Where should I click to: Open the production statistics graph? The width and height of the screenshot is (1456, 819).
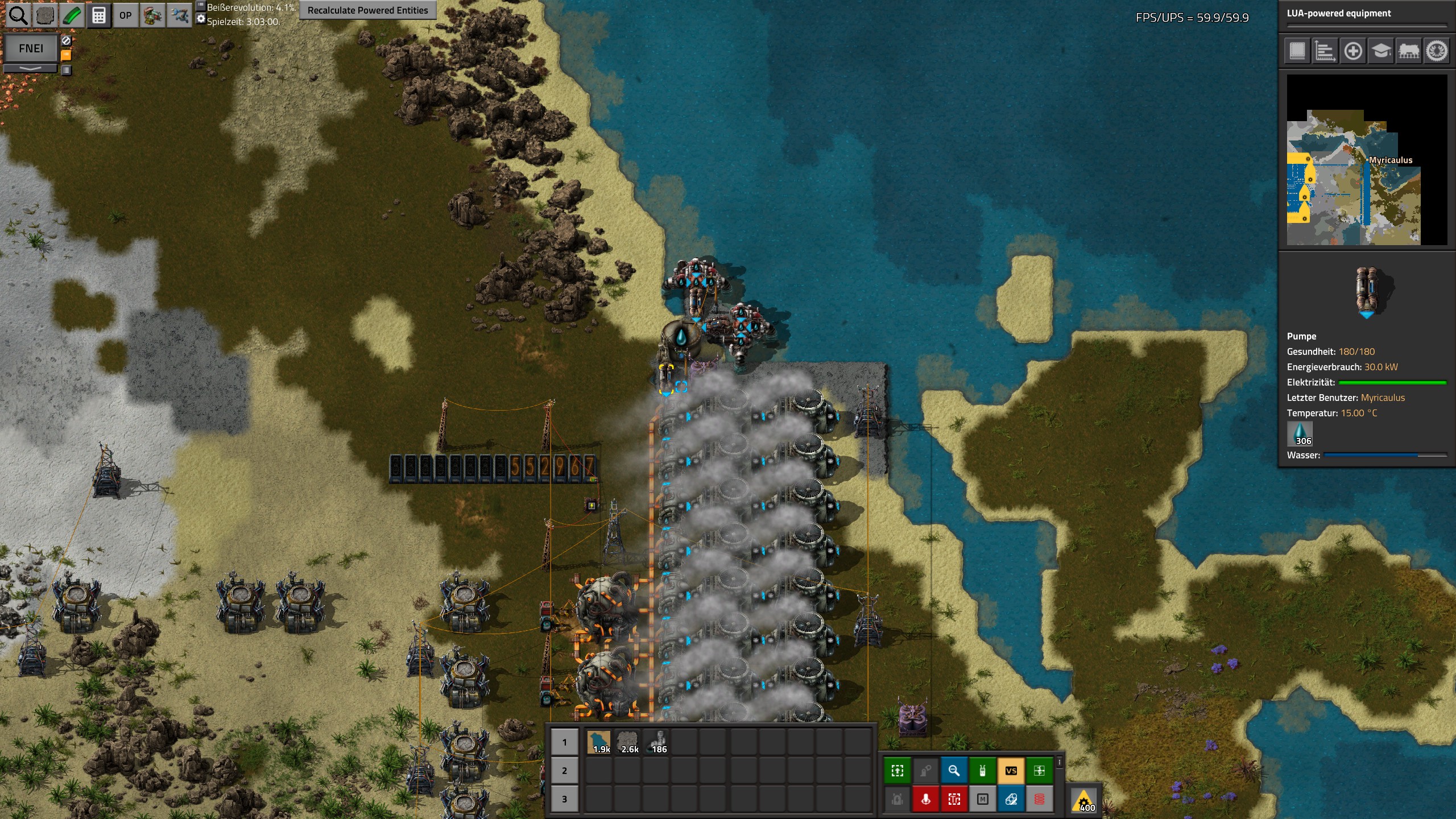click(1325, 51)
